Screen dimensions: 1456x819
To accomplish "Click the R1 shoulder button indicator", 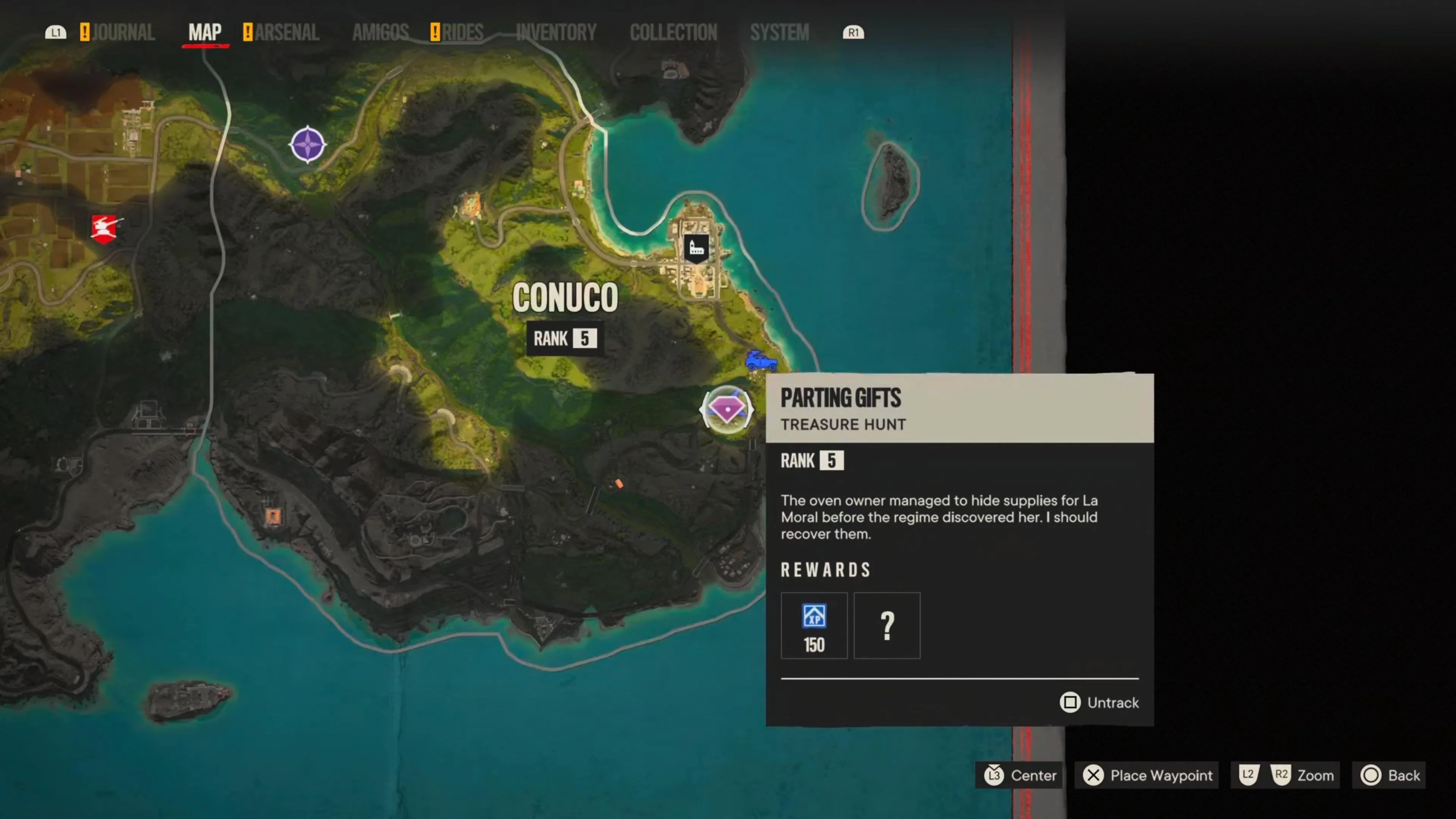I will [x=854, y=32].
